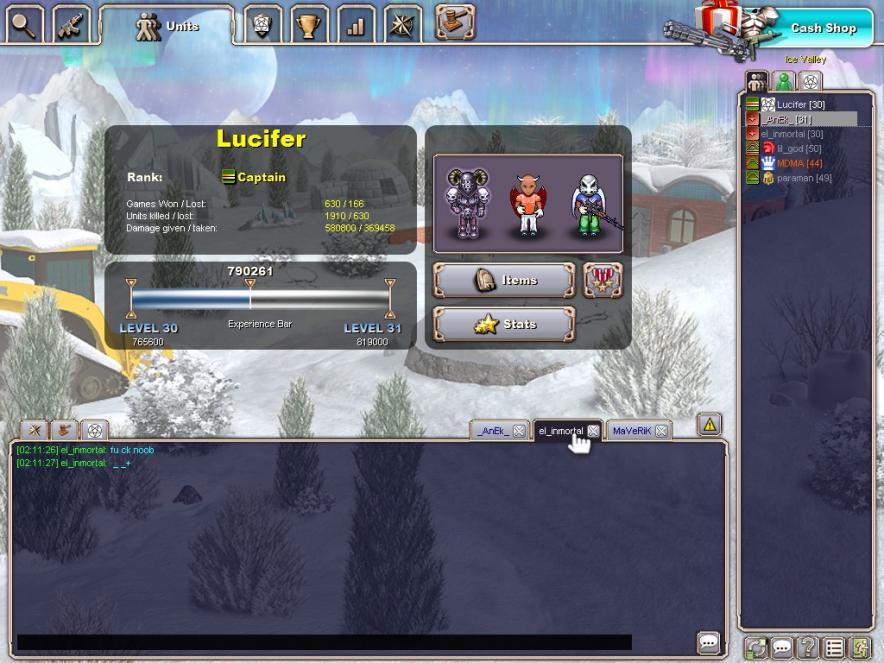Choose the red-winged devil unit
The height and width of the screenshot is (663, 884).
pos(525,205)
